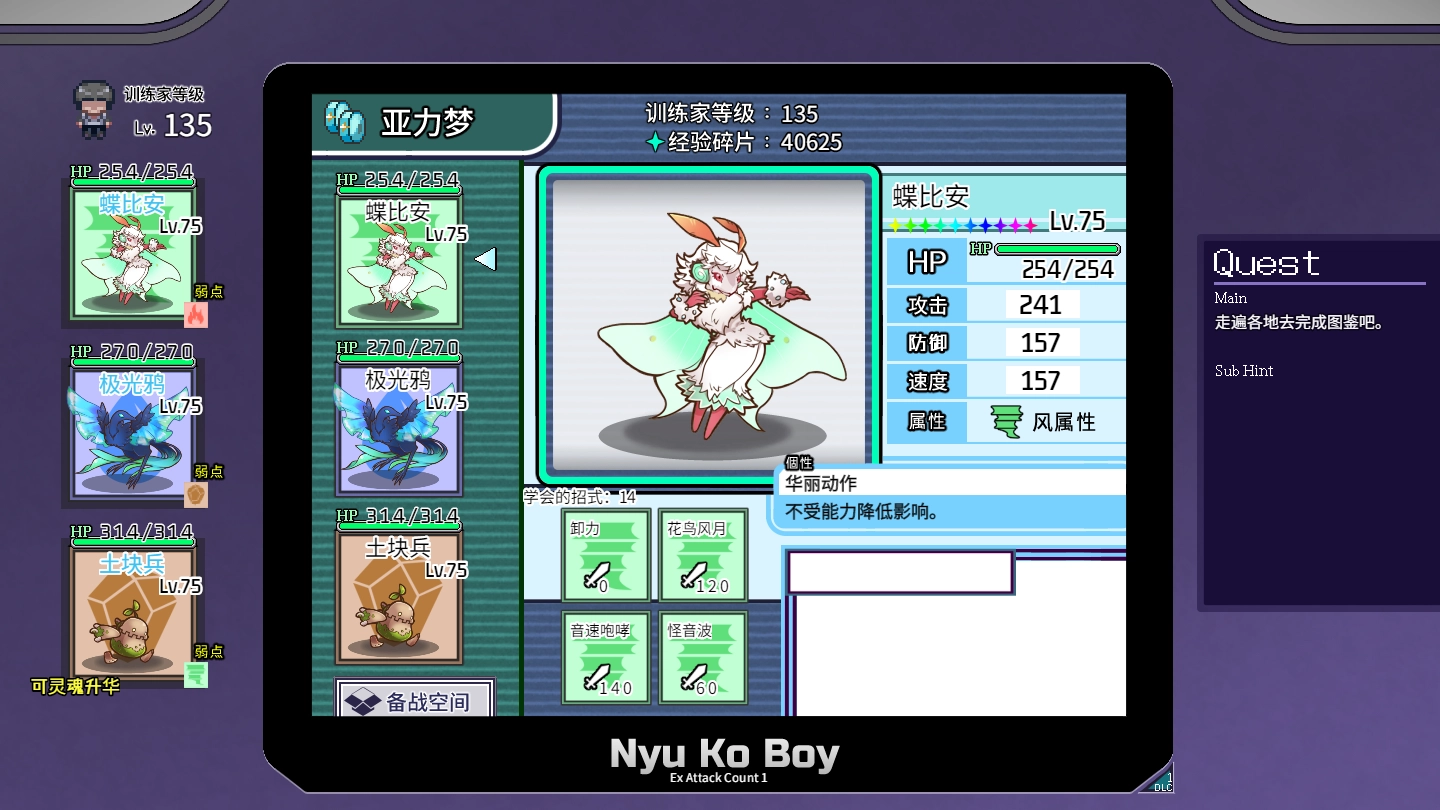Select the 怪音波 move
Image resolution: width=1440 pixels, height=810 pixels.
pyautogui.click(x=703, y=657)
